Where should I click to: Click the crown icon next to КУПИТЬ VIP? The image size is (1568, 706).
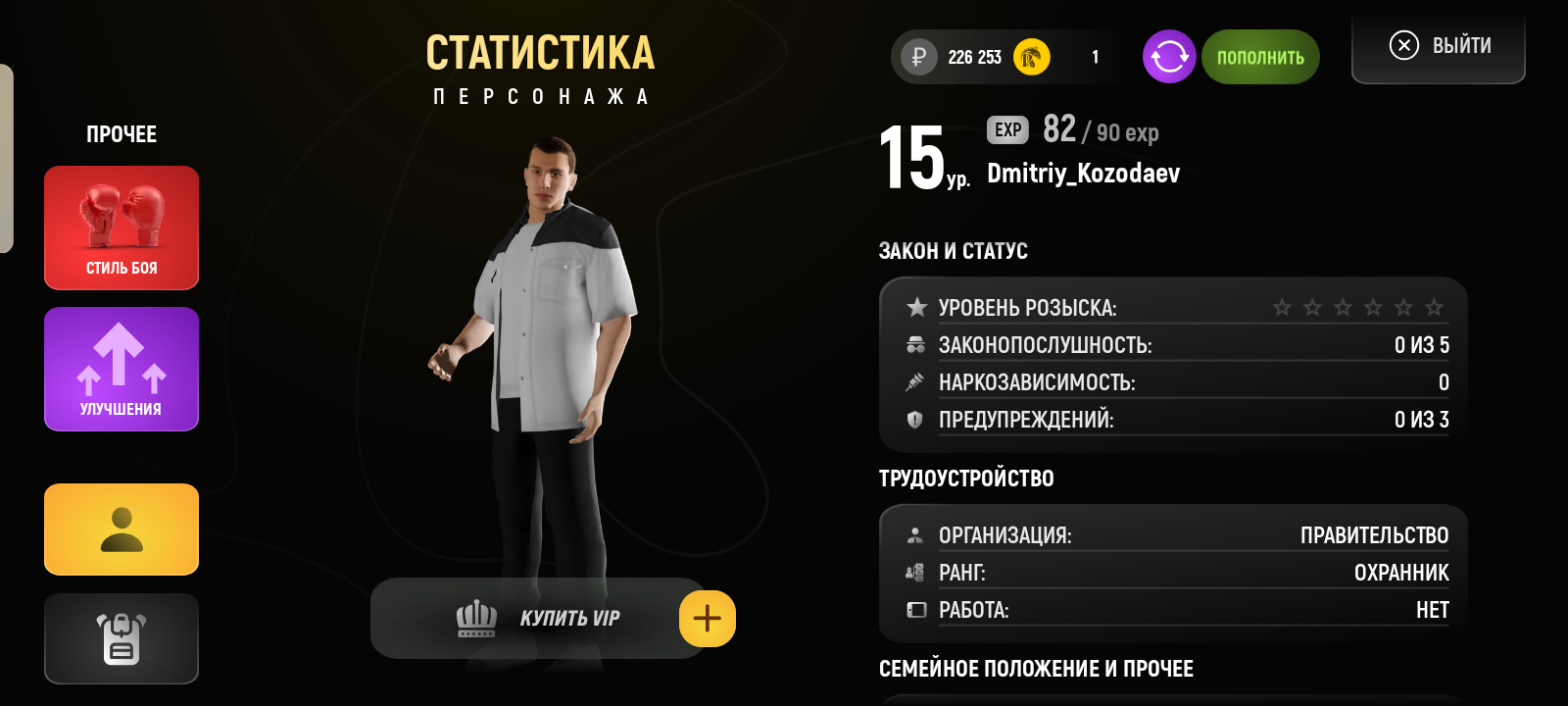[475, 618]
